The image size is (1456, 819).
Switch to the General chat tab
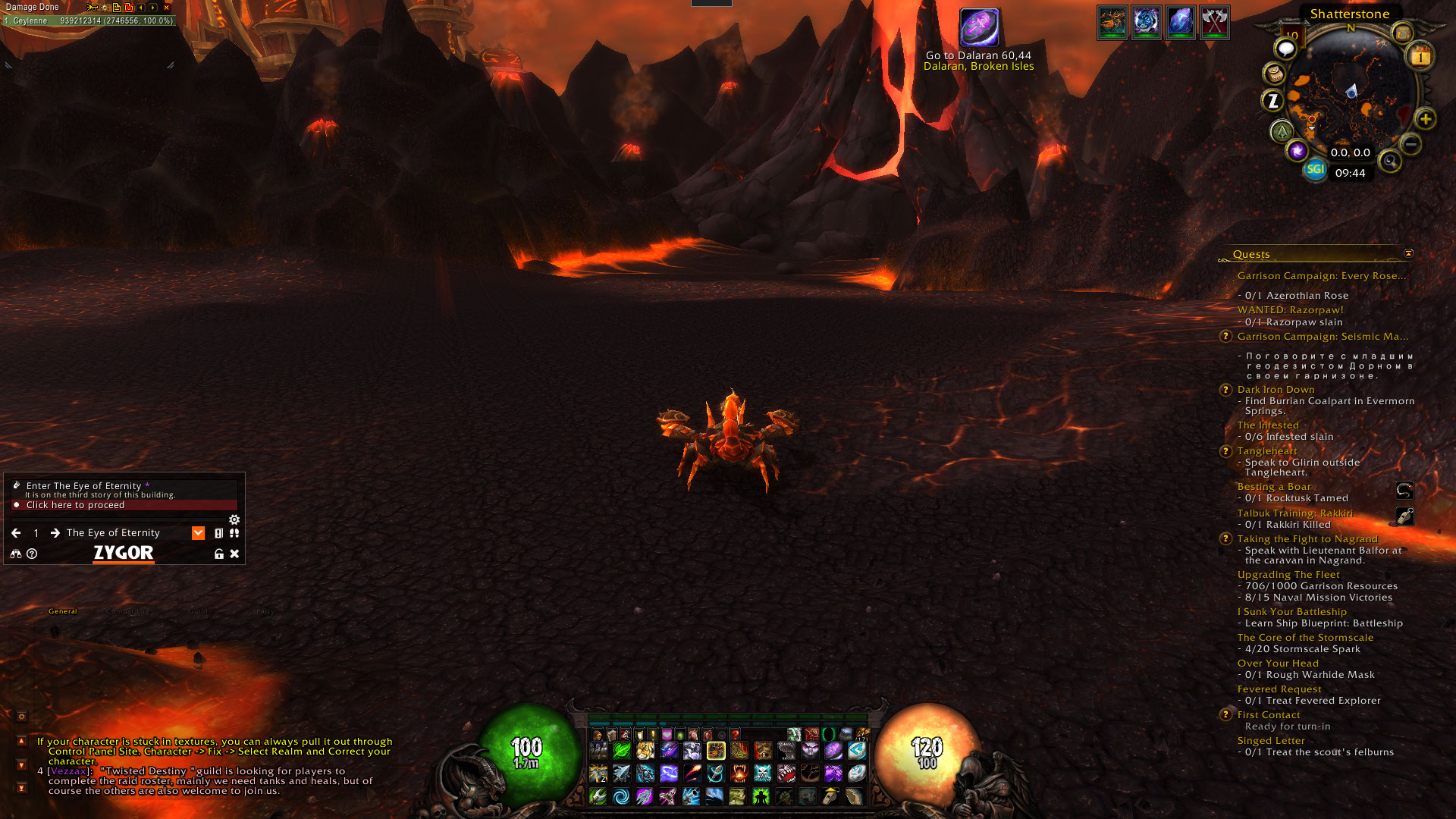[x=63, y=611]
